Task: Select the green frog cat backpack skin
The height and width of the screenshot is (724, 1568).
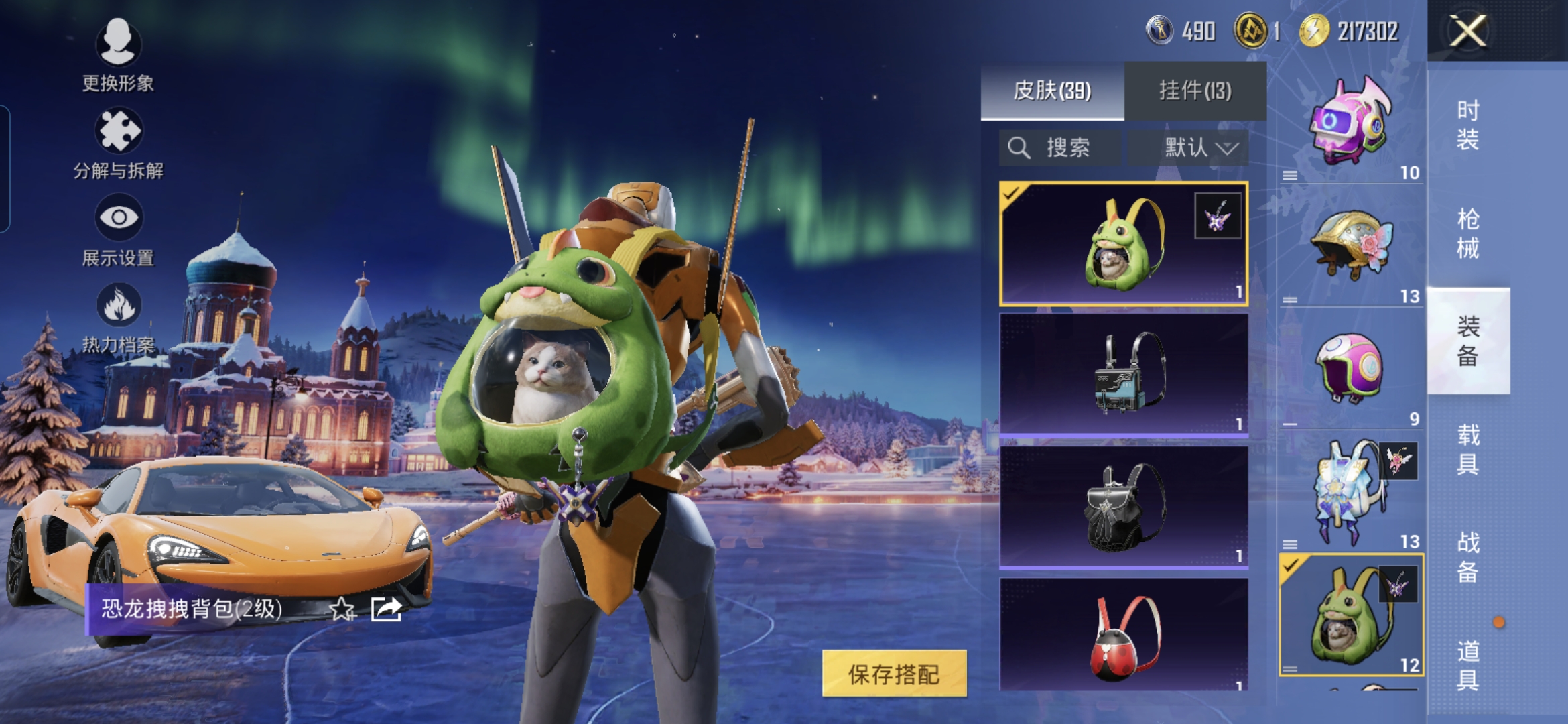Action: click(x=1123, y=244)
